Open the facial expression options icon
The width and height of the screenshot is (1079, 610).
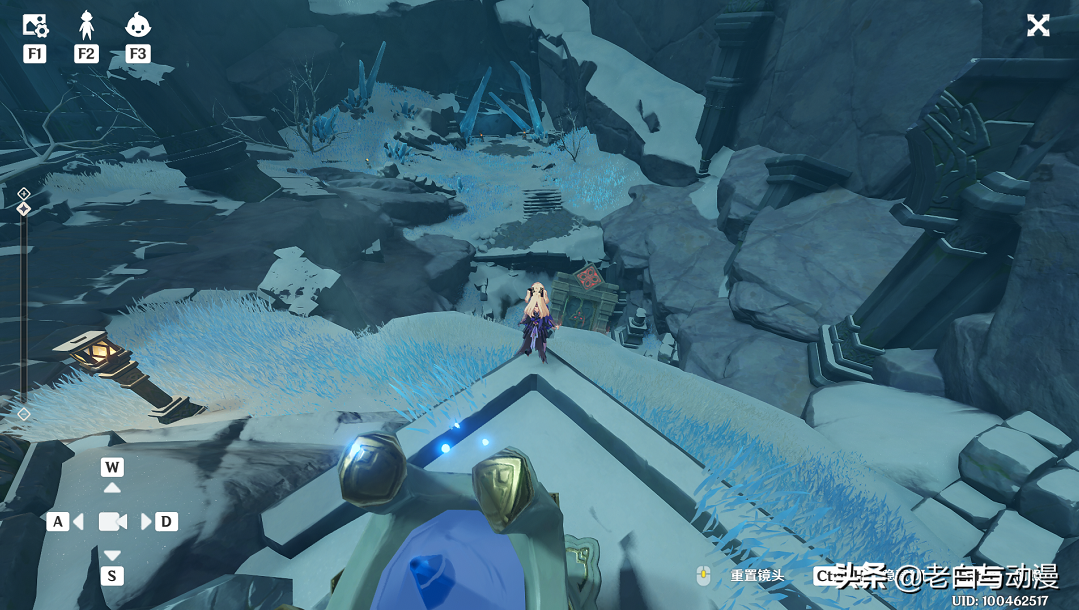tap(138, 26)
